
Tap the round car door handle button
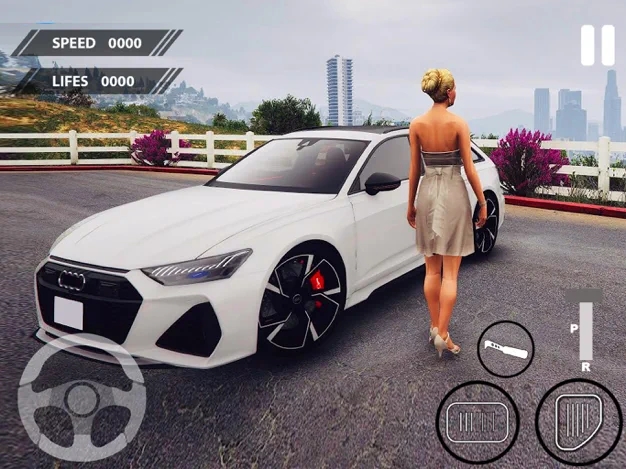click(505, 348)
